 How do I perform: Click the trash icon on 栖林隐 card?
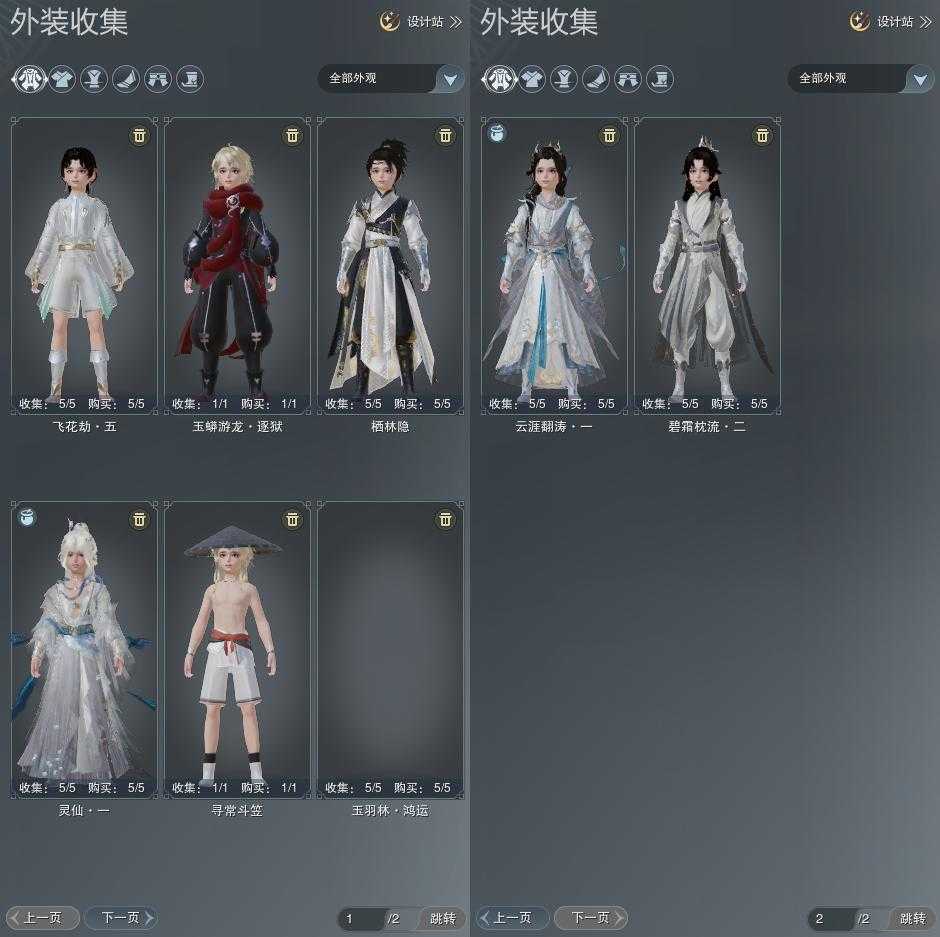(x=445, y=135)
